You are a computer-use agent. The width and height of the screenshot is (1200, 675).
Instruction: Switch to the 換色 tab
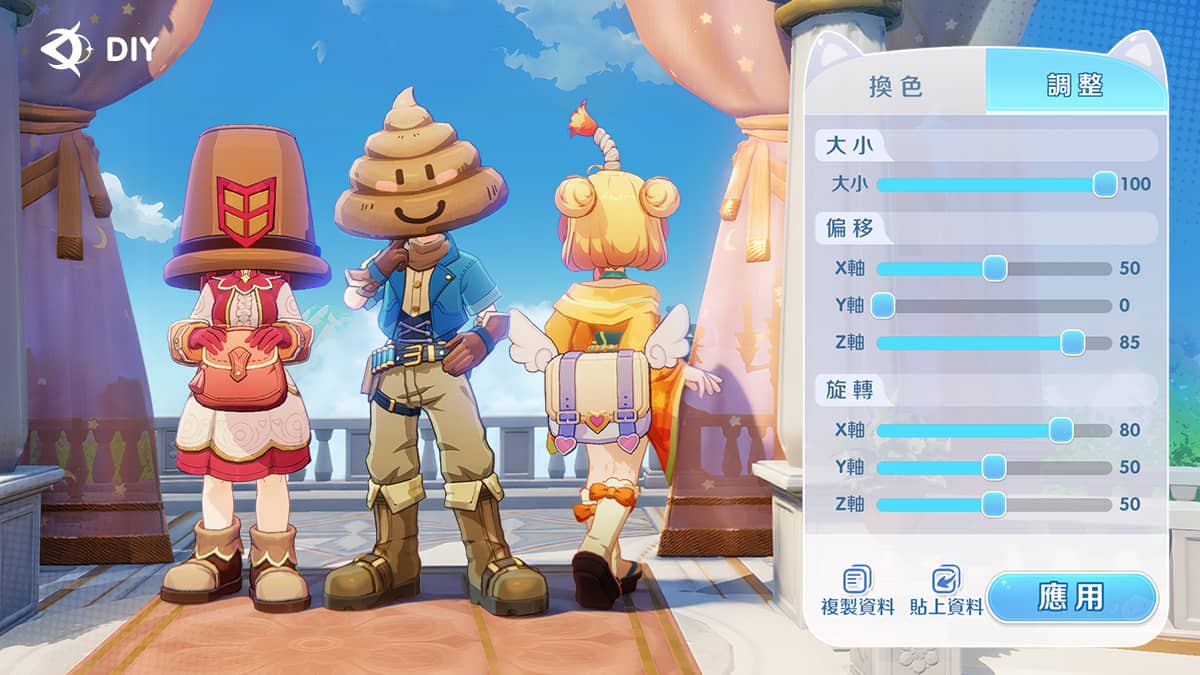[897, 86]
